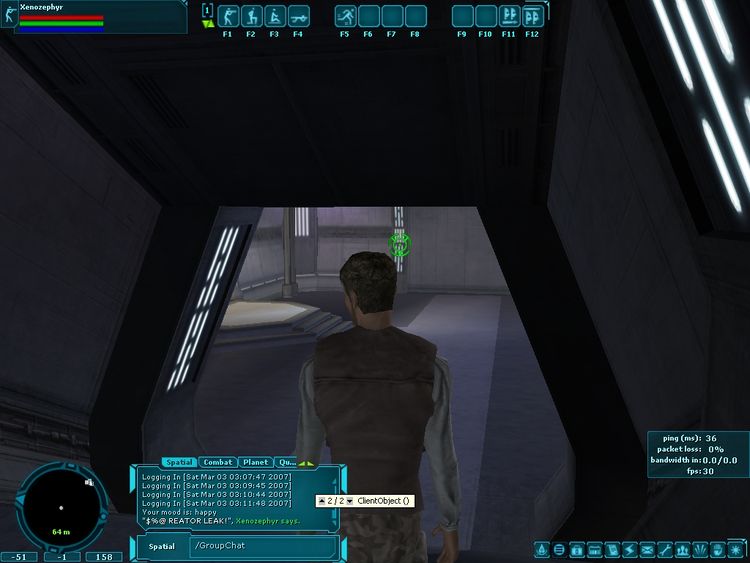
Task: Select the kneel posture icon on F2
Action: 251,16
